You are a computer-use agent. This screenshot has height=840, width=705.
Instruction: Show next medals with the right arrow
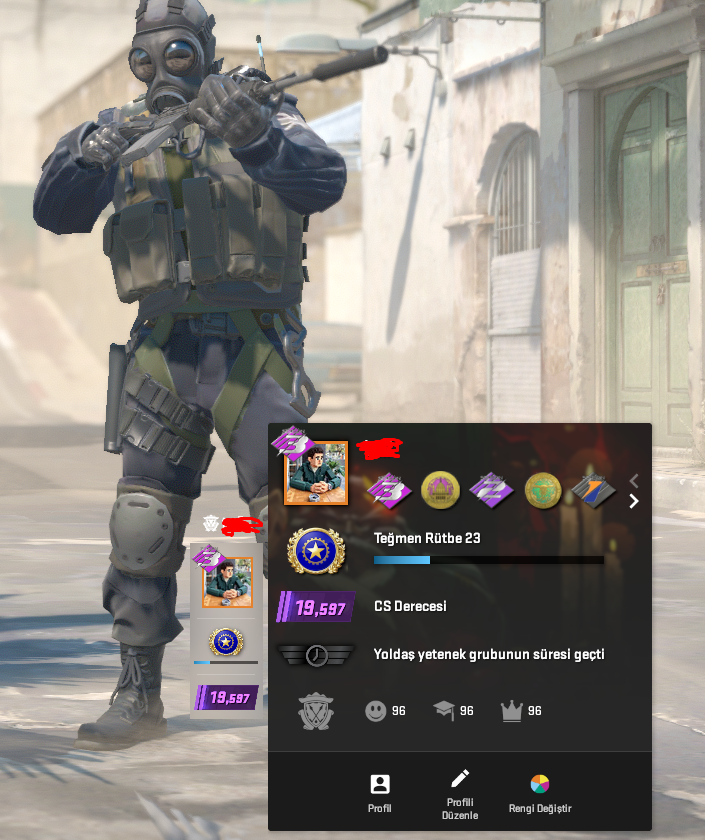(x=633, y=501)
